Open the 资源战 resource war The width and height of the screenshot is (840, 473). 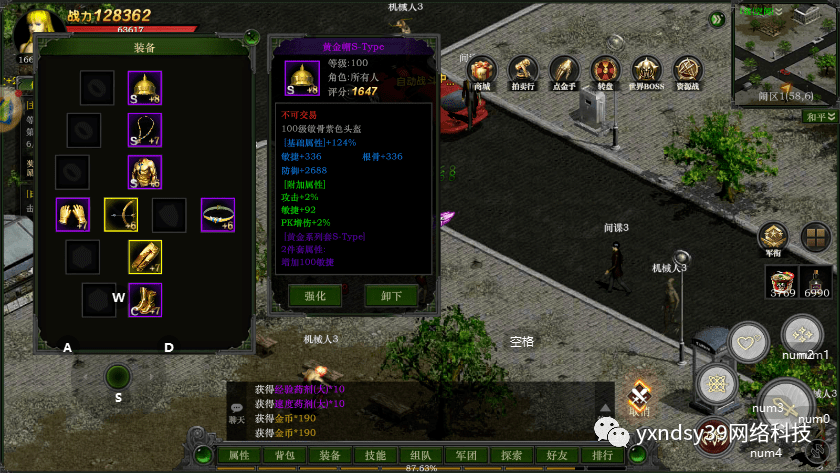[x=687, y=72]
